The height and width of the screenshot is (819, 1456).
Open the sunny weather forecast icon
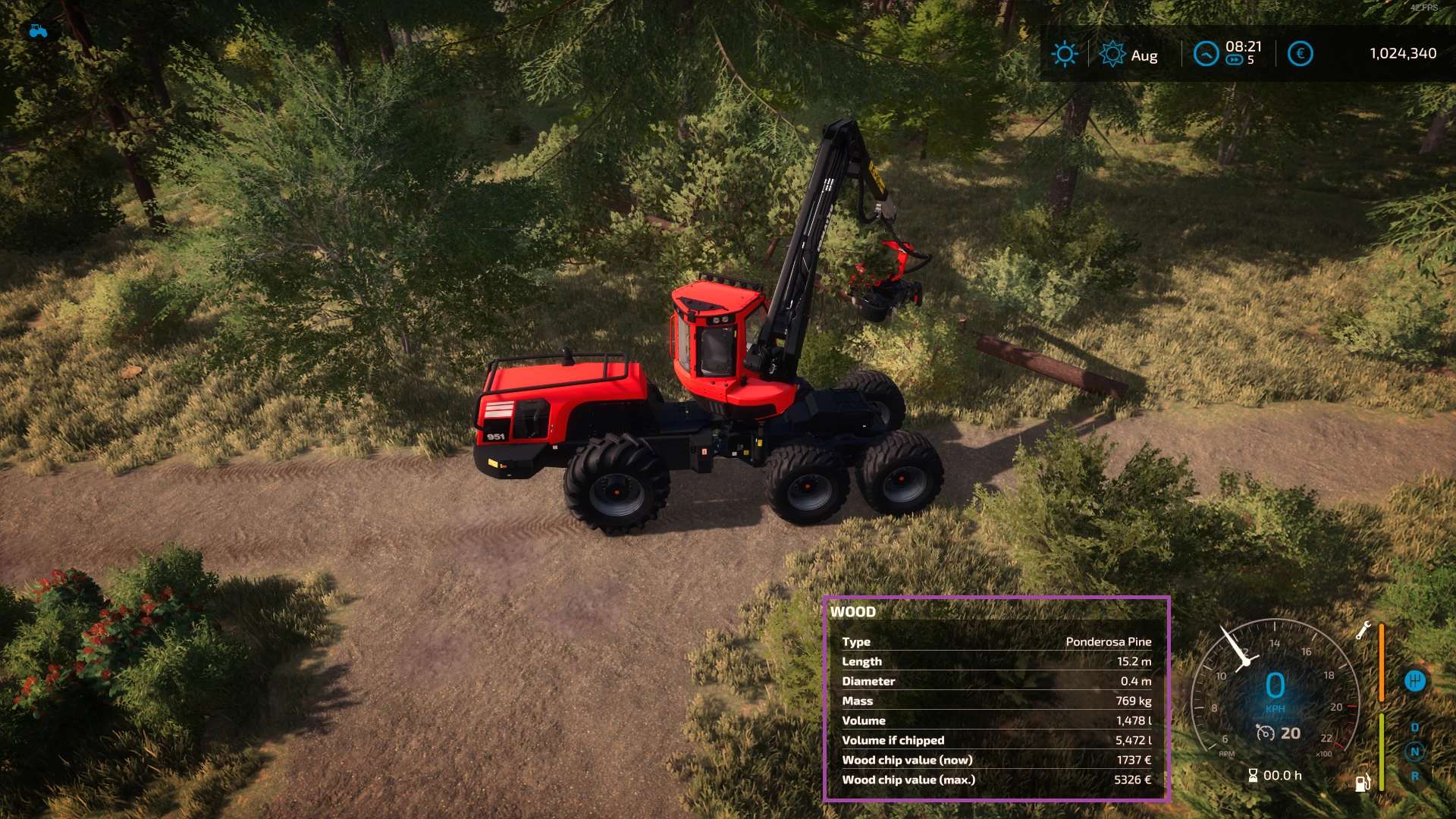click(x=1064, y=54)
